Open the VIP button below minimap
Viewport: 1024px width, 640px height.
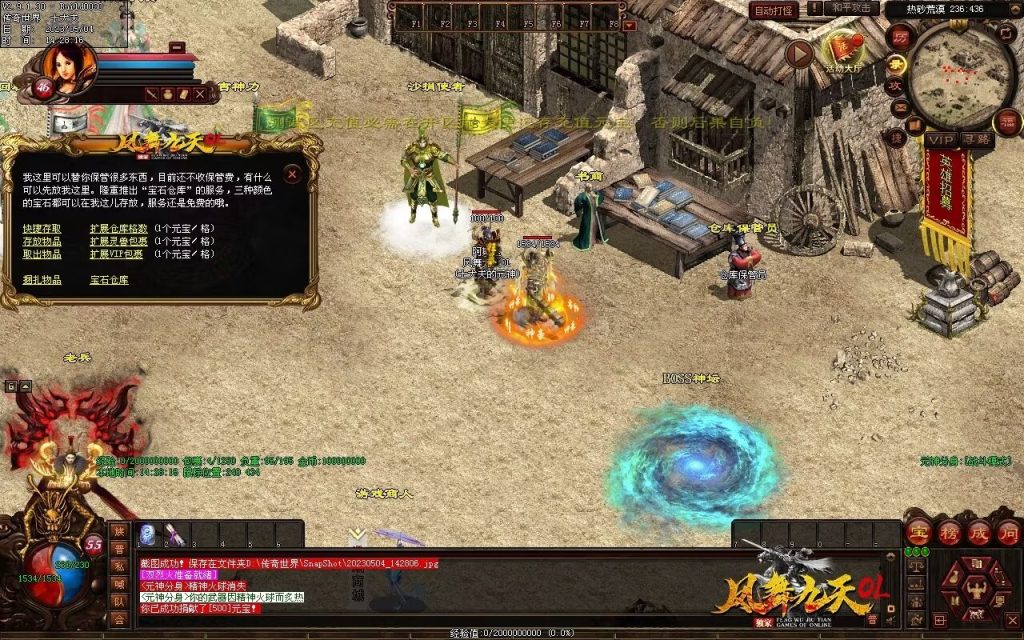point(941,140)
